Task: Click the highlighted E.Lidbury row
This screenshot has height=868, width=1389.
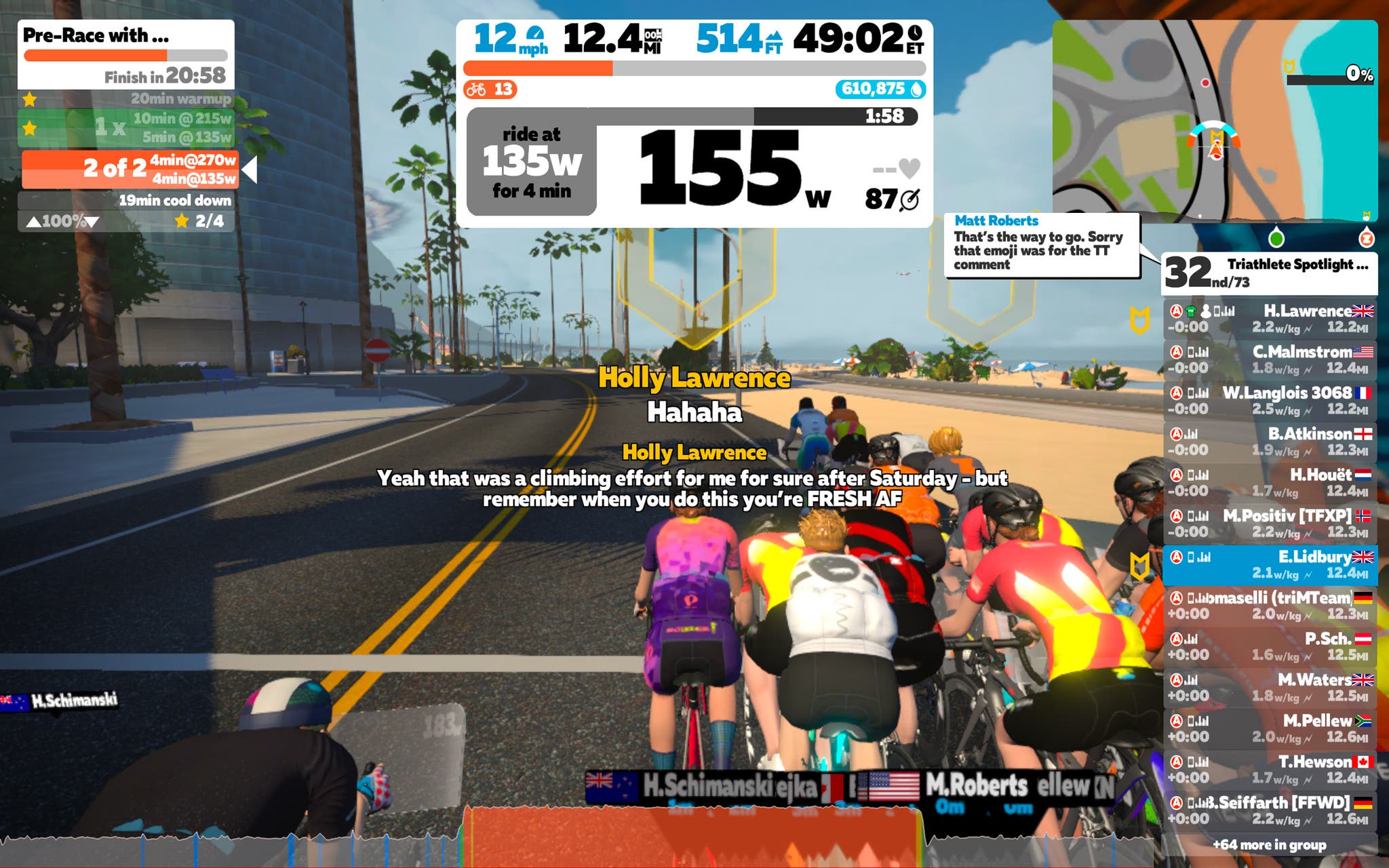Action: [x=1270, y=564]
